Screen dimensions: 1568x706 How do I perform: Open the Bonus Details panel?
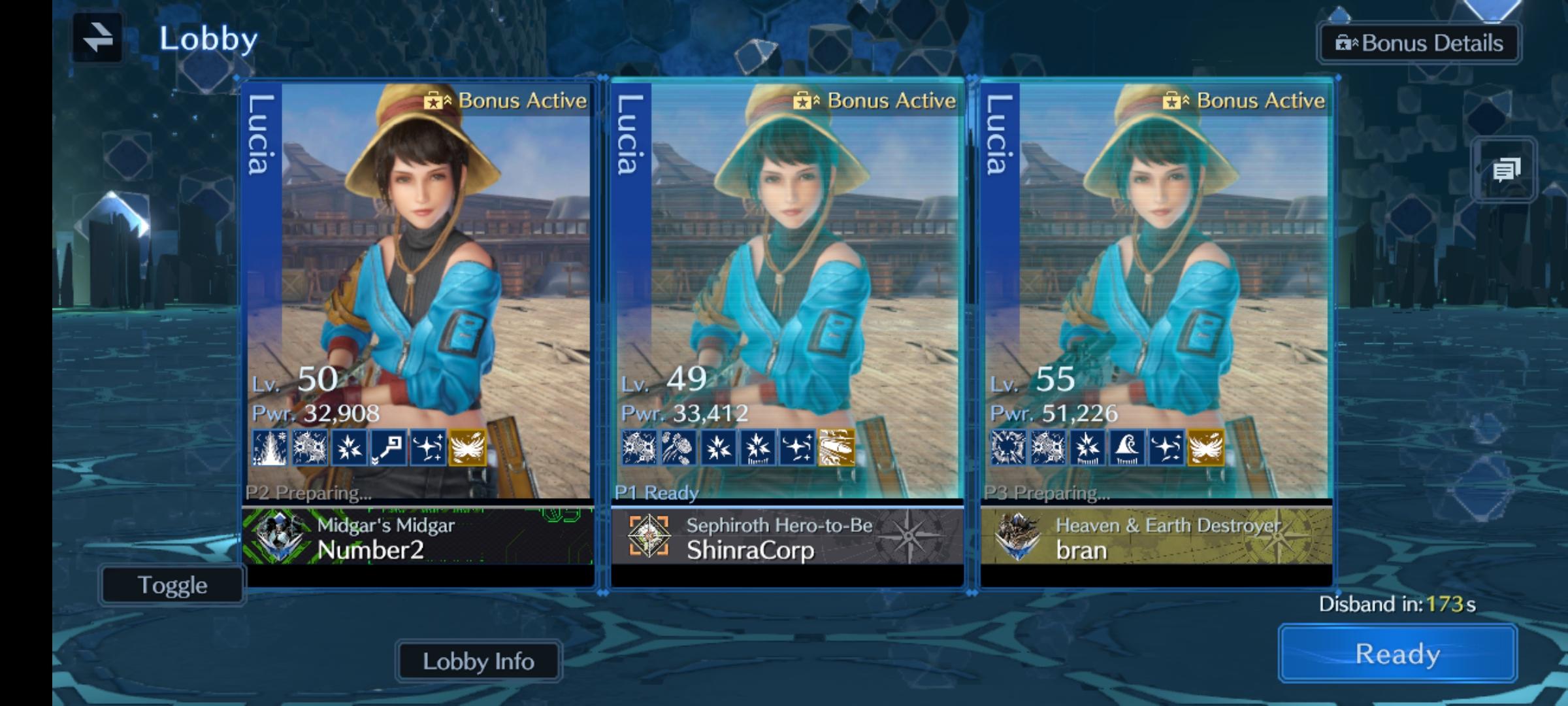pos(1419,43)
